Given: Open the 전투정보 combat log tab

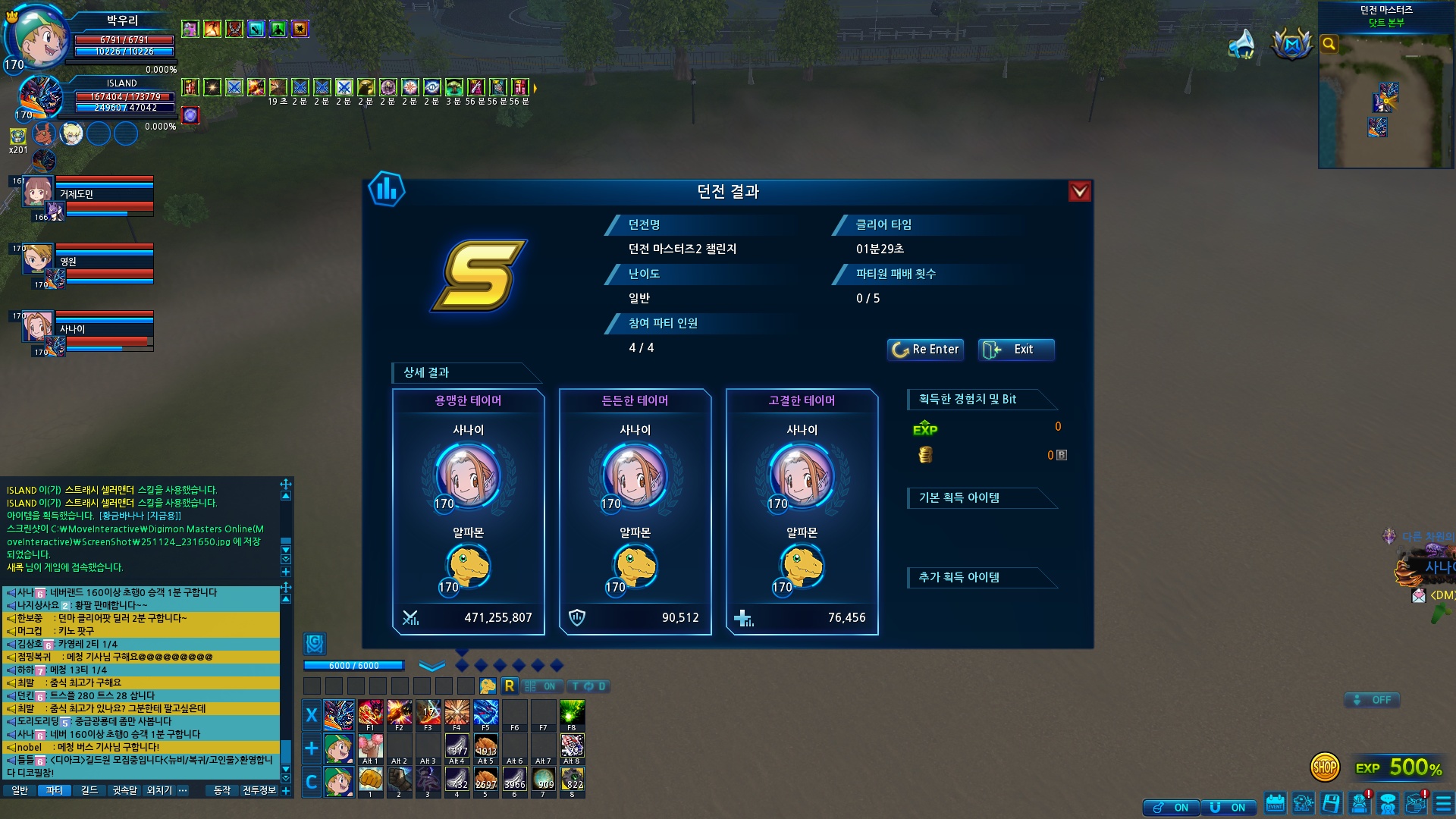Looking at the screenshot, I should [259, 790].
